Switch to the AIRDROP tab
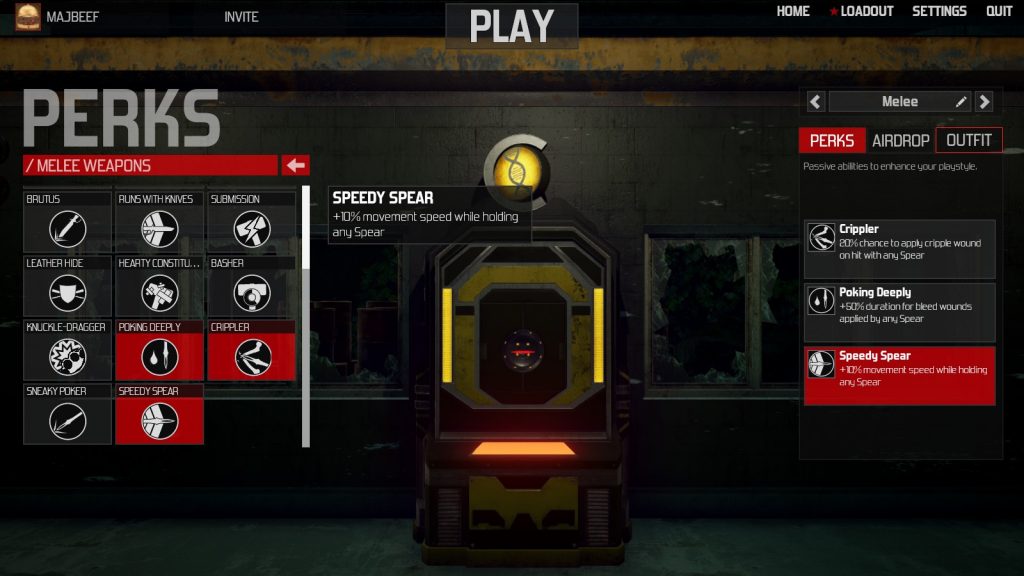The width and height of the screenshot is (1024, 576). (x=900, y=140)
